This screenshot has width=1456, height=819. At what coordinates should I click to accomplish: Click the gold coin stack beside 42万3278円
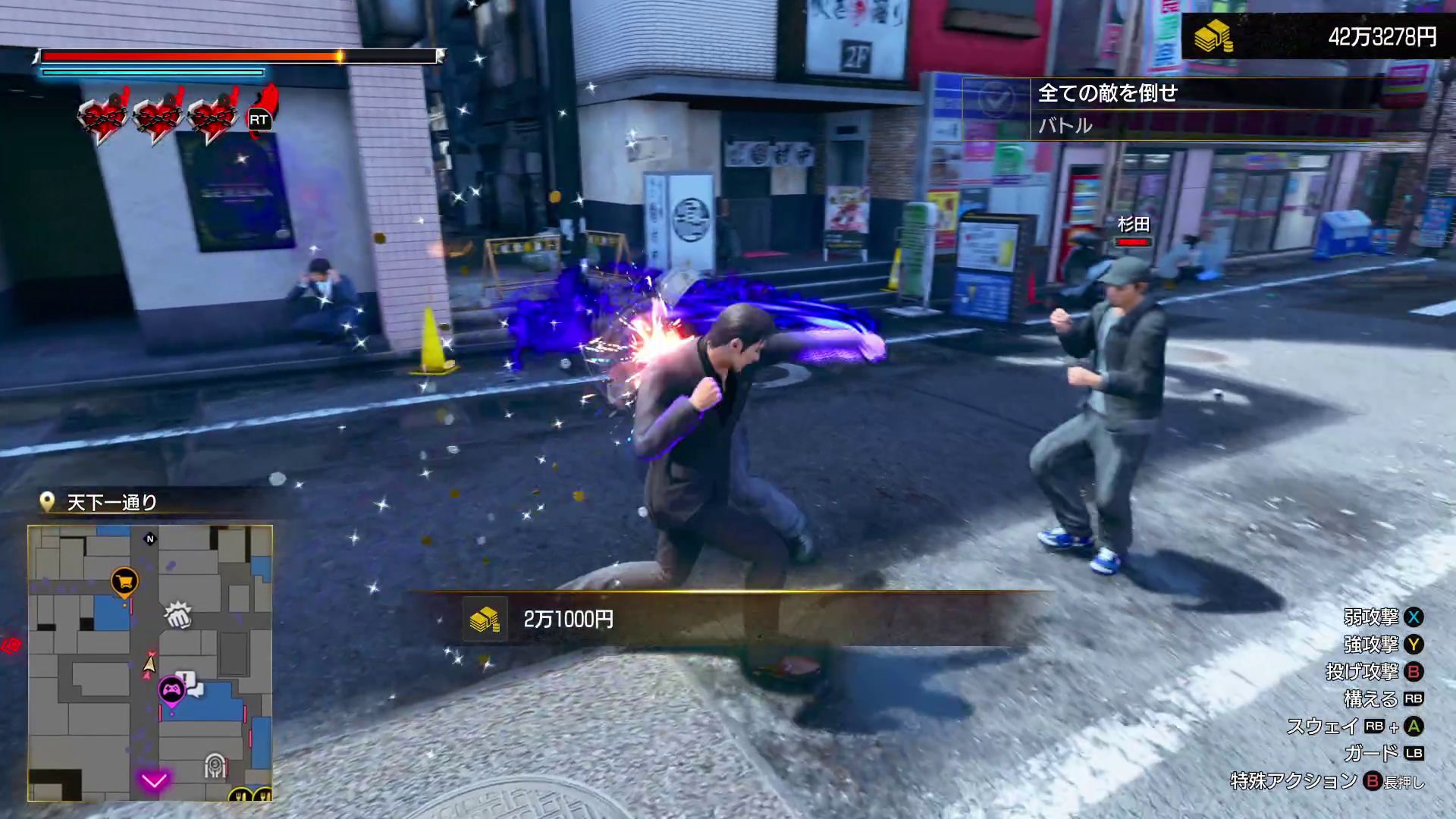(1213, 36)
